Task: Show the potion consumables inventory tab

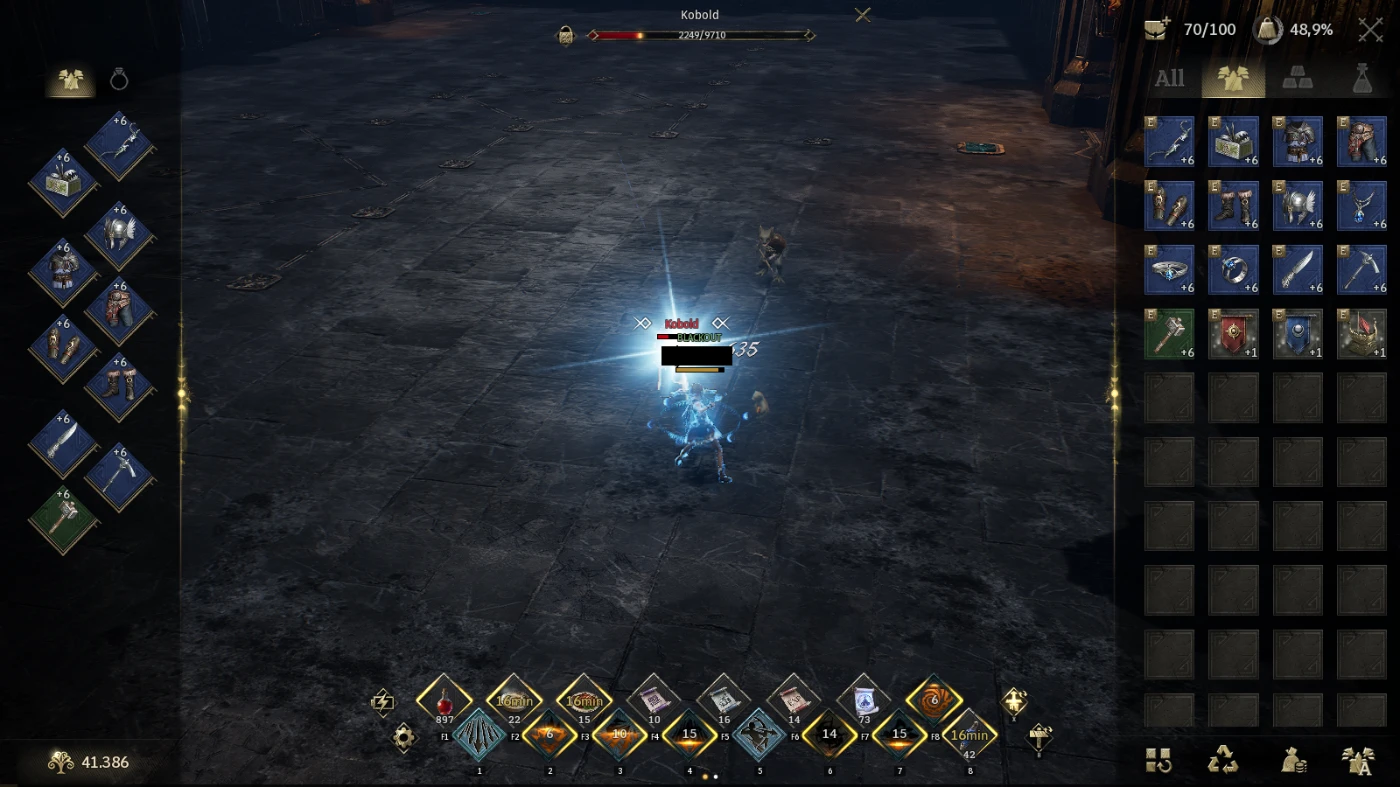Action: click(x=1361, y=79)
